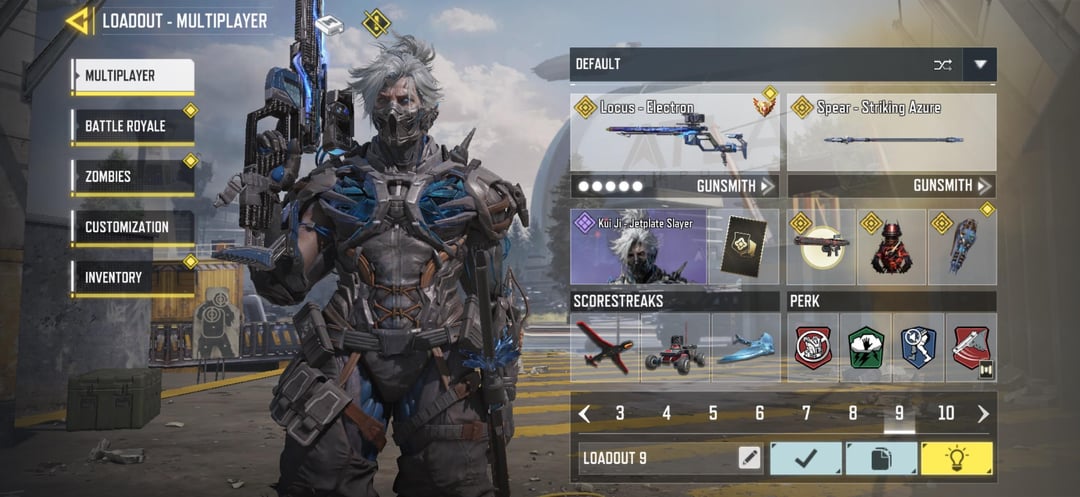Expand the Default loadout dropdown arrow
This screenshot has height=497, width=1080.
click(x=980, y=65)
